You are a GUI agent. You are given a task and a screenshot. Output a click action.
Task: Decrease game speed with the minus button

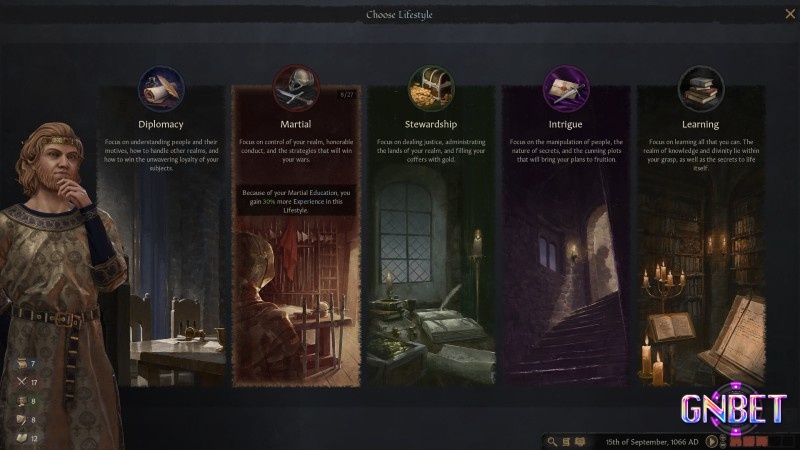point(724,445)
